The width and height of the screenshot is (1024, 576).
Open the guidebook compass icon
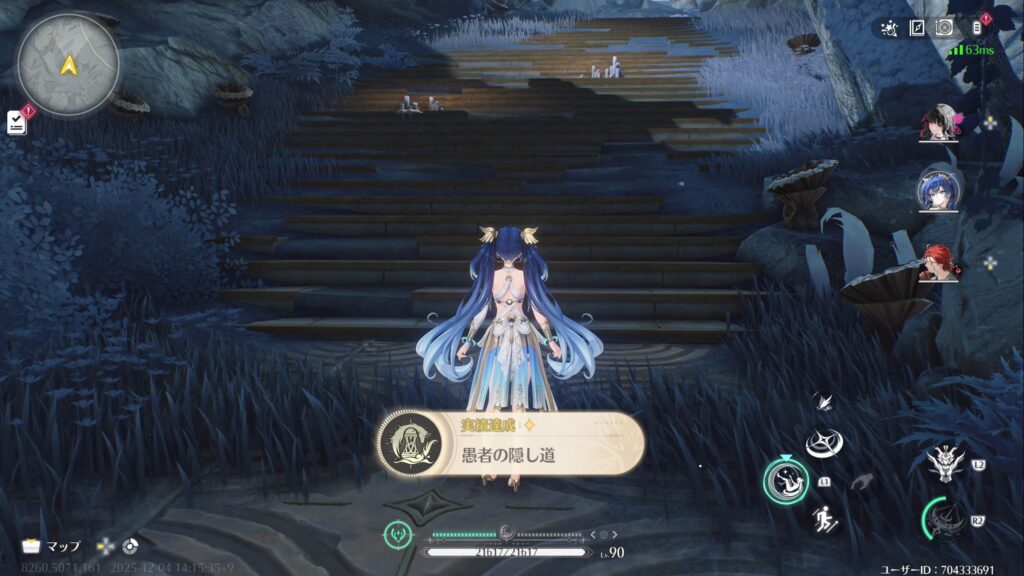(x=916, y=28)
